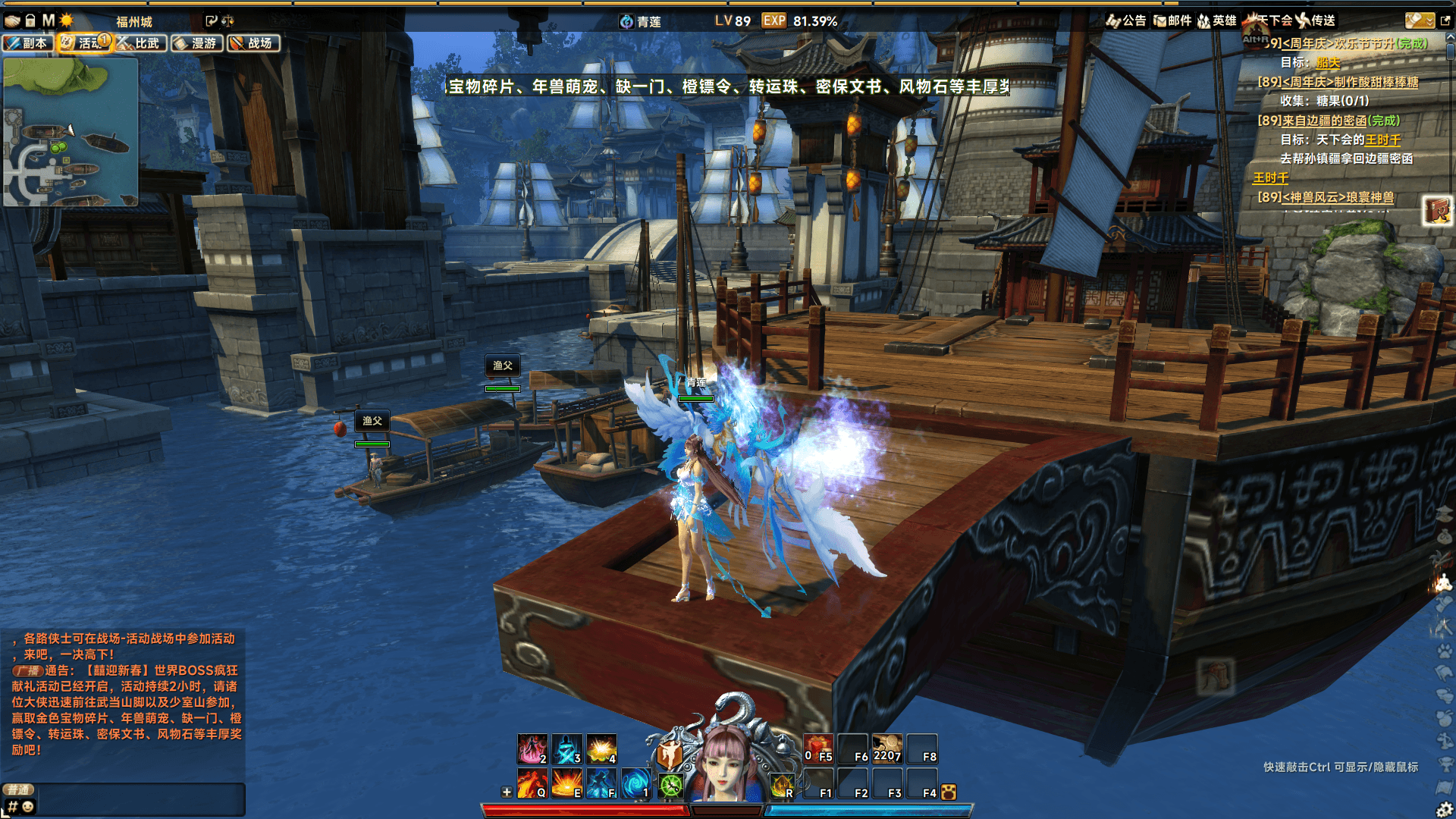Use the red gift box item on F5

pos(818,748)
